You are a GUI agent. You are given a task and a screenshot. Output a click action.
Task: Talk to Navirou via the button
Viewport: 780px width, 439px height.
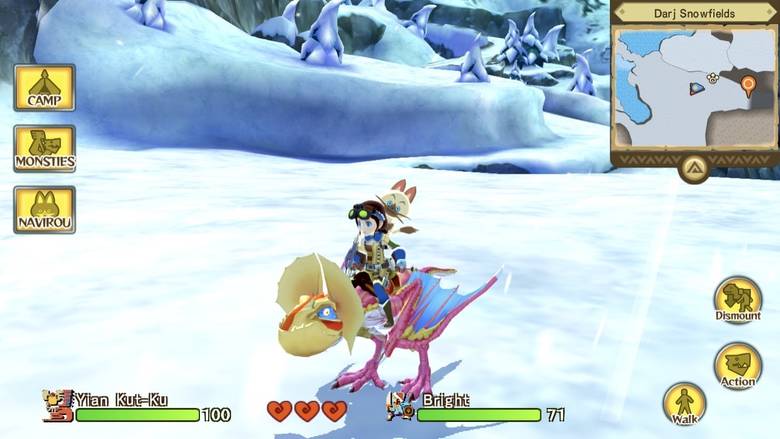pyautogui.click(x=44, y=209)
